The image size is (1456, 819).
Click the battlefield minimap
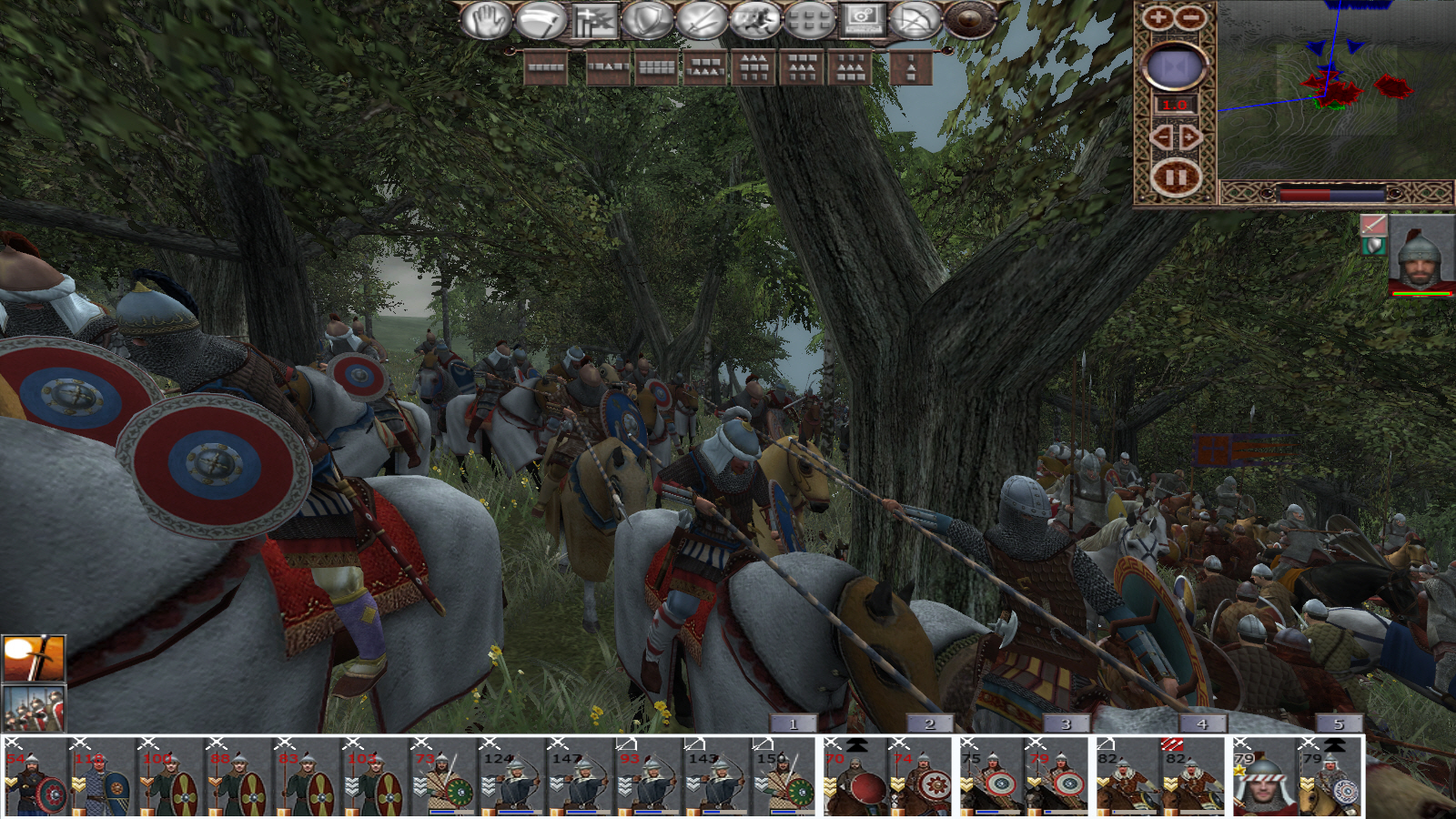(x=1336, y=89)
